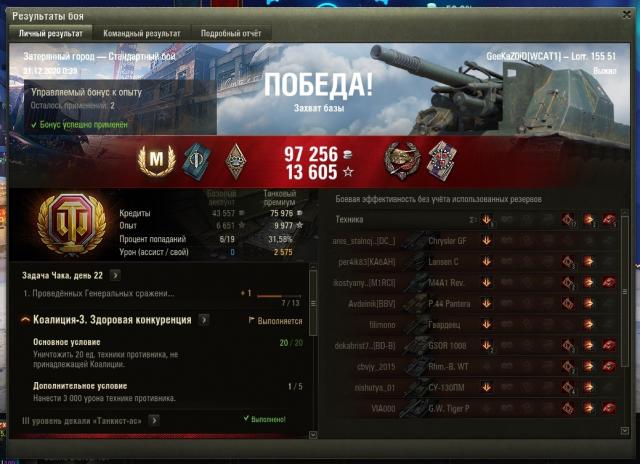Click the efficiency list vertical scrollbar

[x=627, y=320]
